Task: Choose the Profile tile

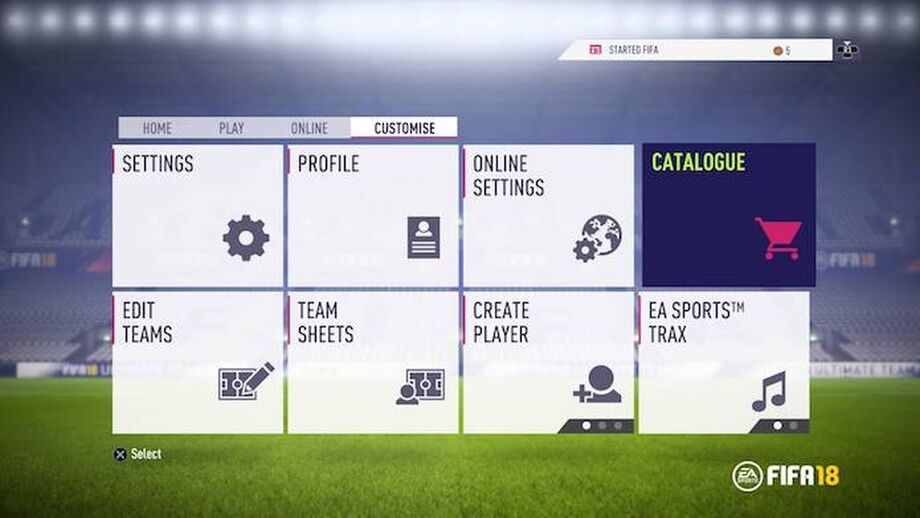Action: click(373, 216)
